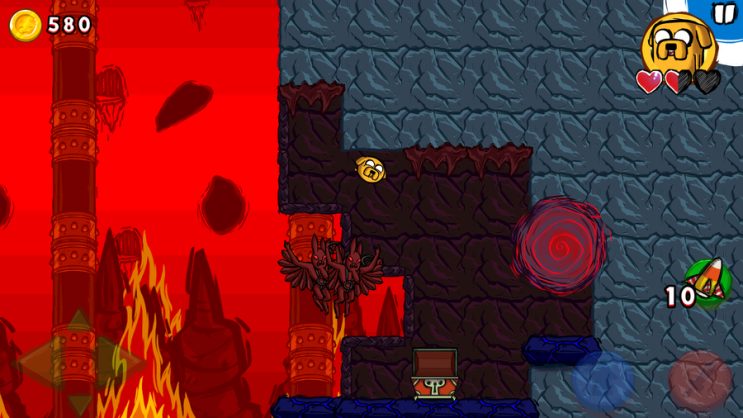This screenshot has width=743, height=418.
Task: Tap the red round action button
Action: (x=699, y=381)
